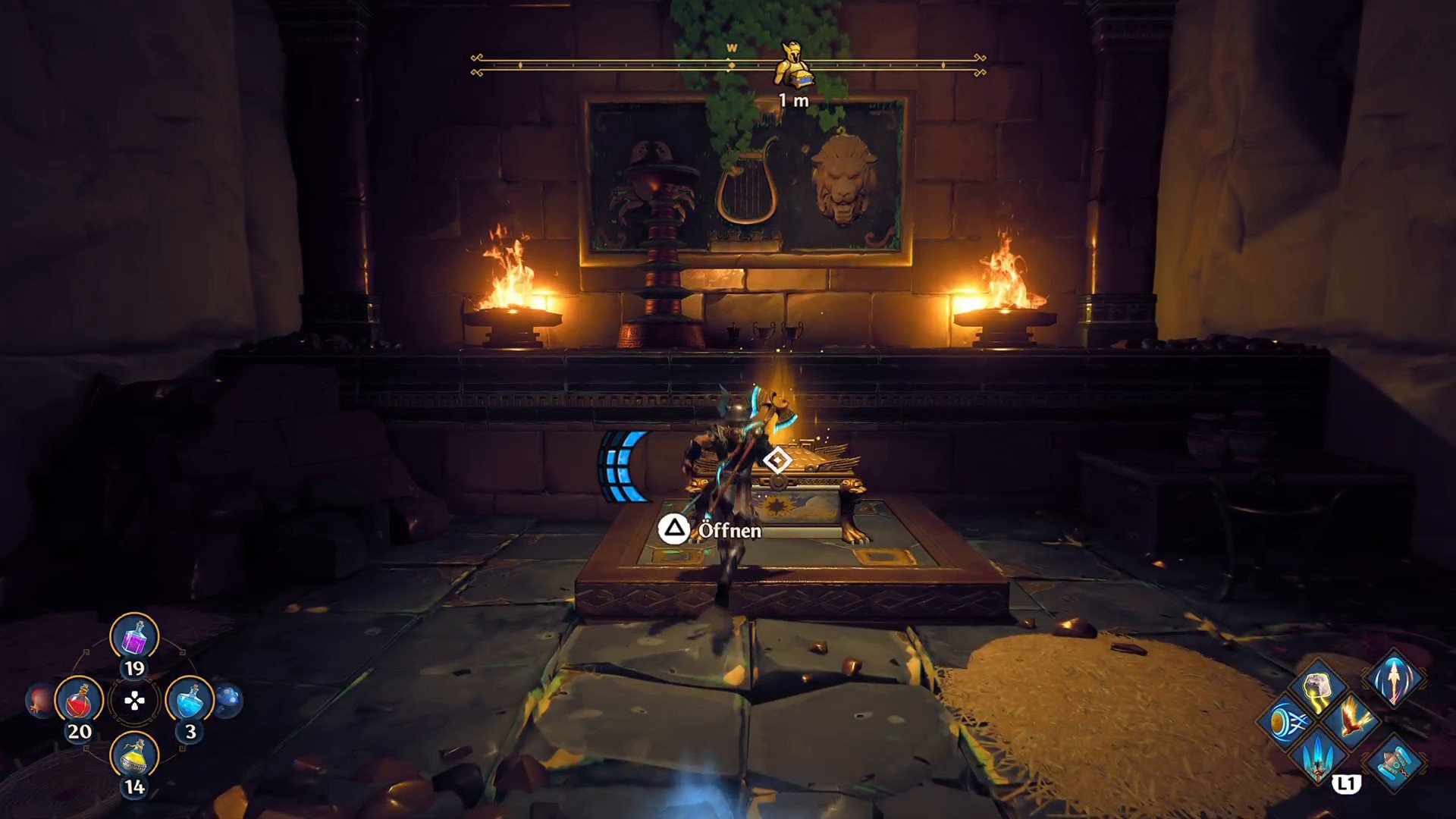1456x819 pixels.
Task: Select the blue stamina potion
Action: 190,700
